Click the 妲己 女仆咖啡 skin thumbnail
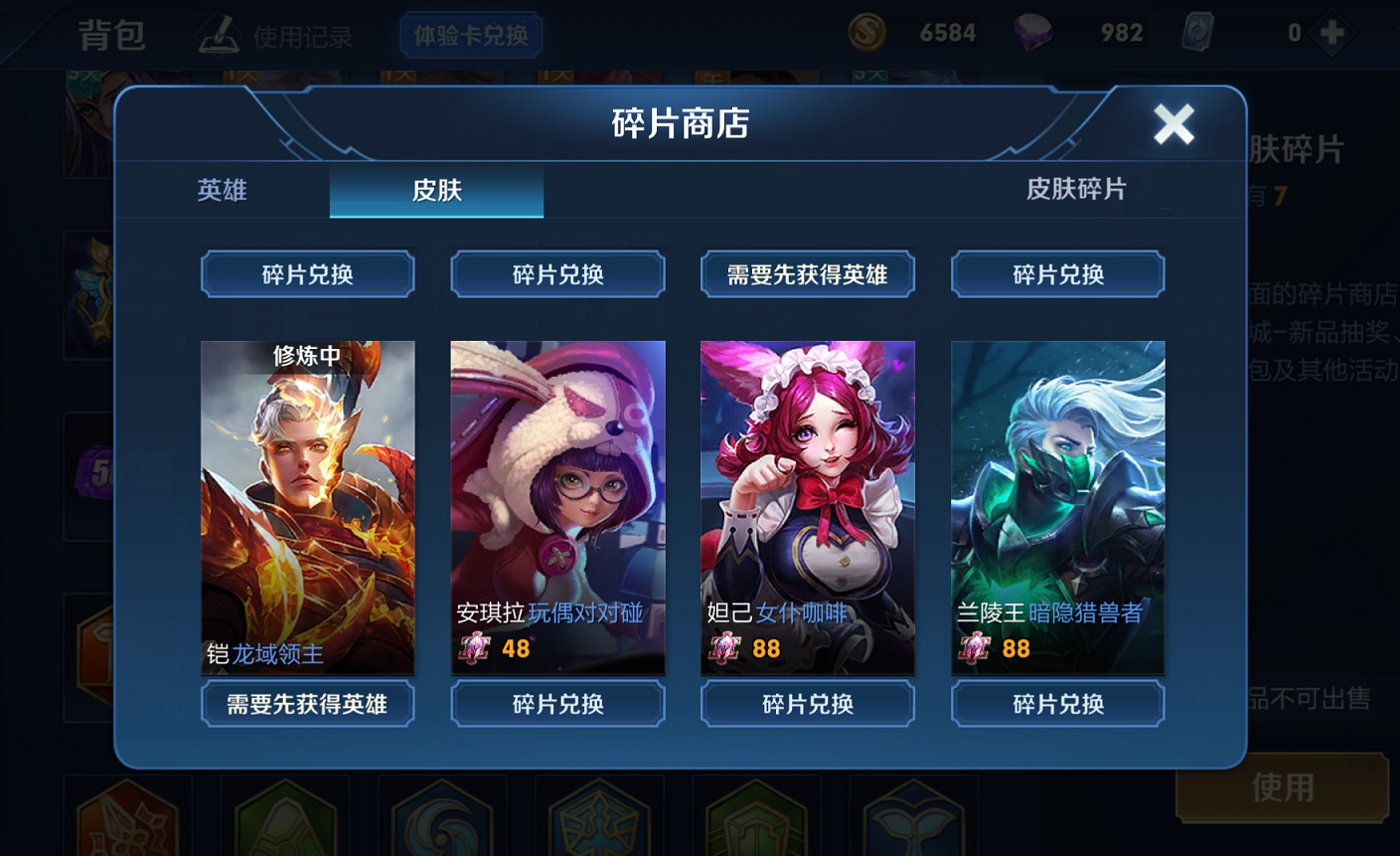The image size is (1400, 856). (x=807, y=507)
